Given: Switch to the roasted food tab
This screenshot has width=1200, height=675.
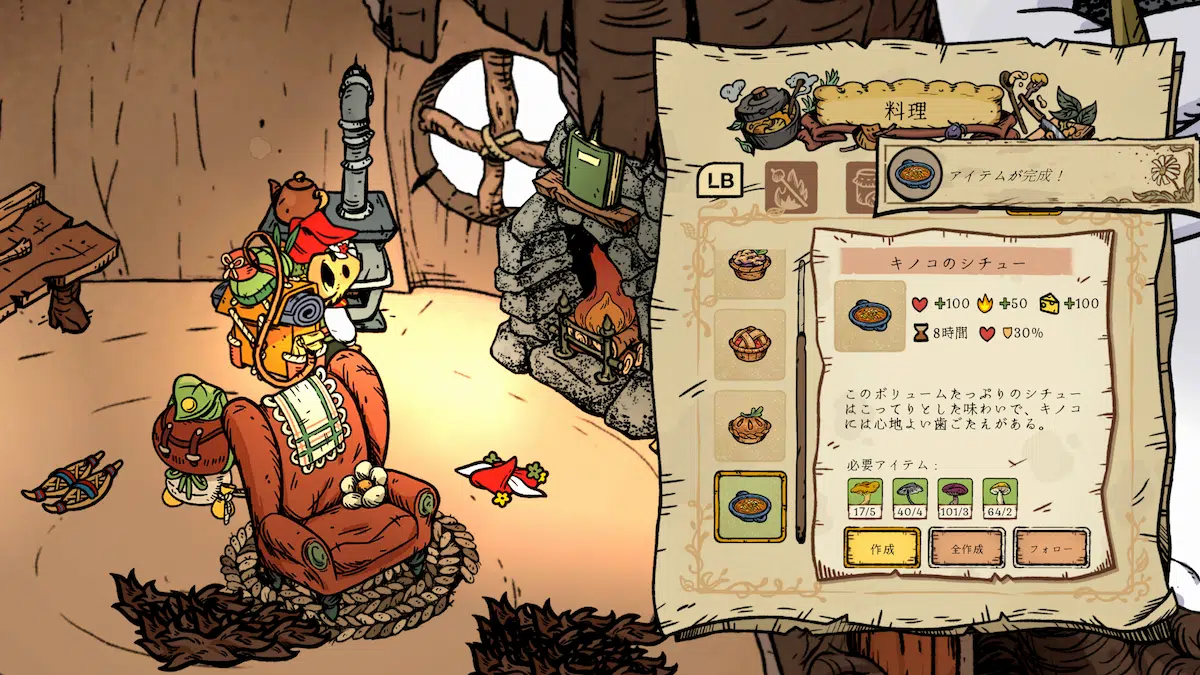Looking at the screenshot, I should click(791, 186).
